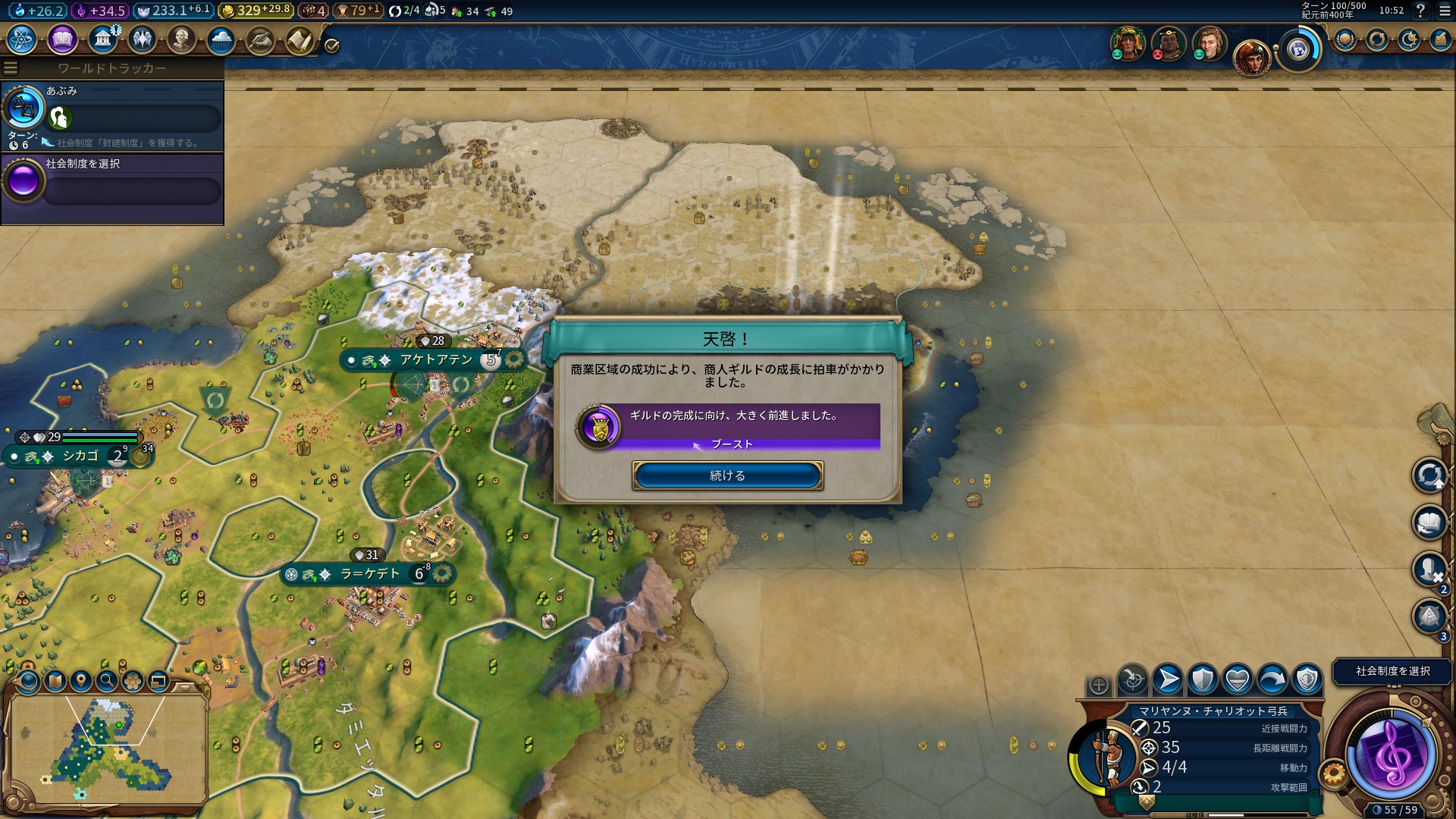Click the minimap world view
The height and width of the screenshot is (819, 1456).
click(x=108, y=747)
